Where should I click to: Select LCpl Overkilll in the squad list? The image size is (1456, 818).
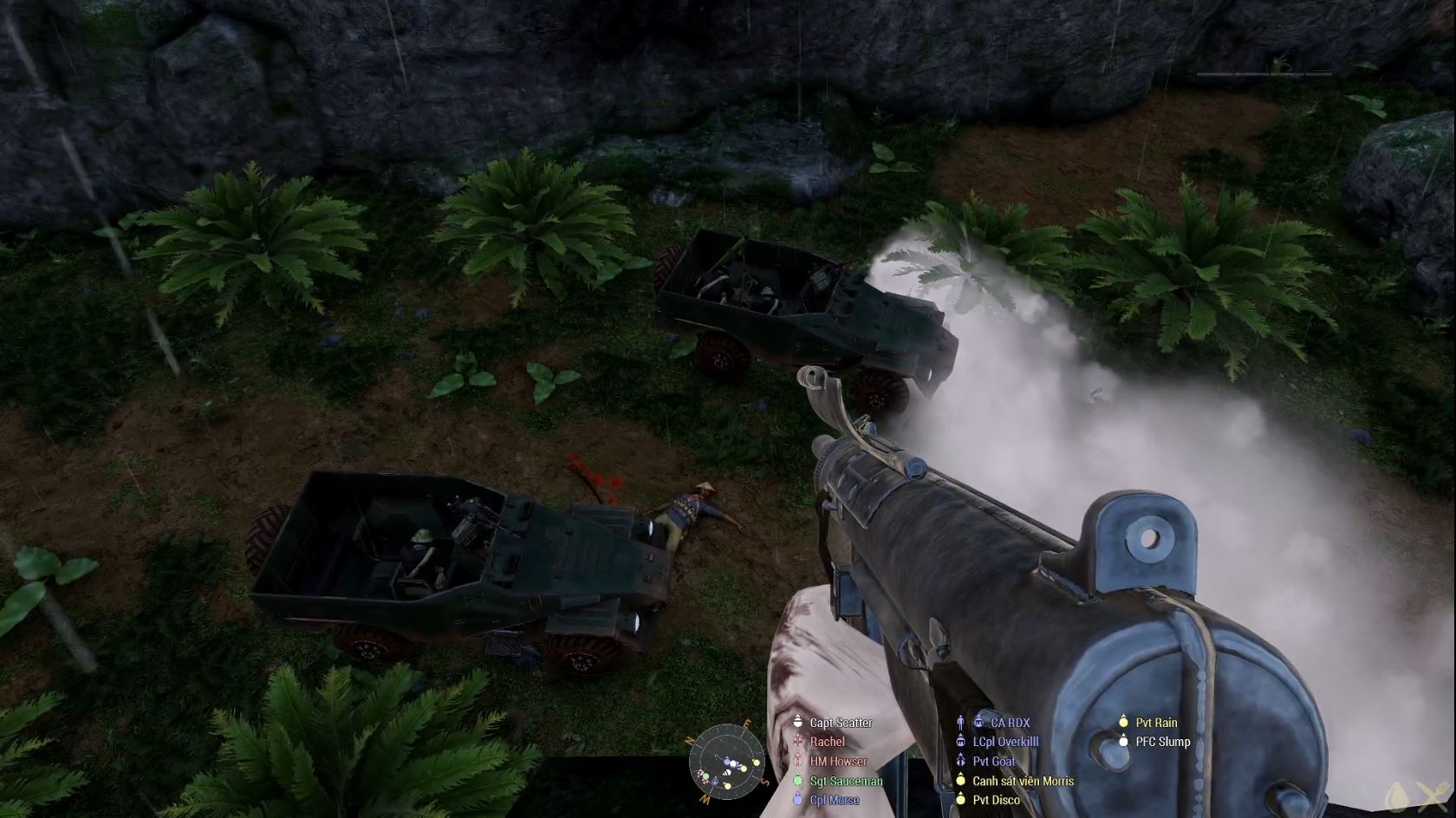pyautogui.click(x=1005, y=742)
